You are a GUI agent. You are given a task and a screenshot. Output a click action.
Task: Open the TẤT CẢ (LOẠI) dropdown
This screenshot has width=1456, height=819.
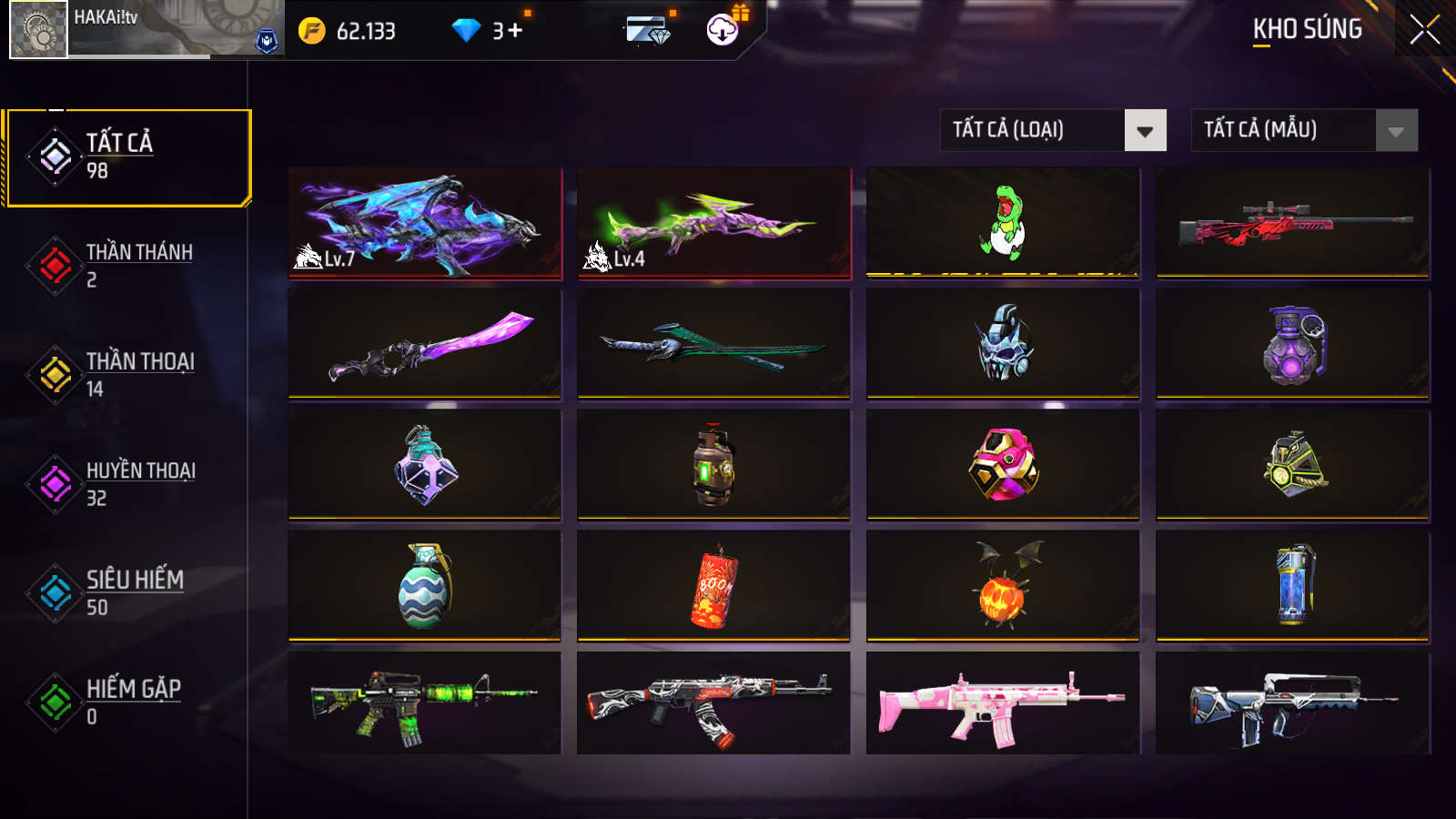click(1037, 130)
